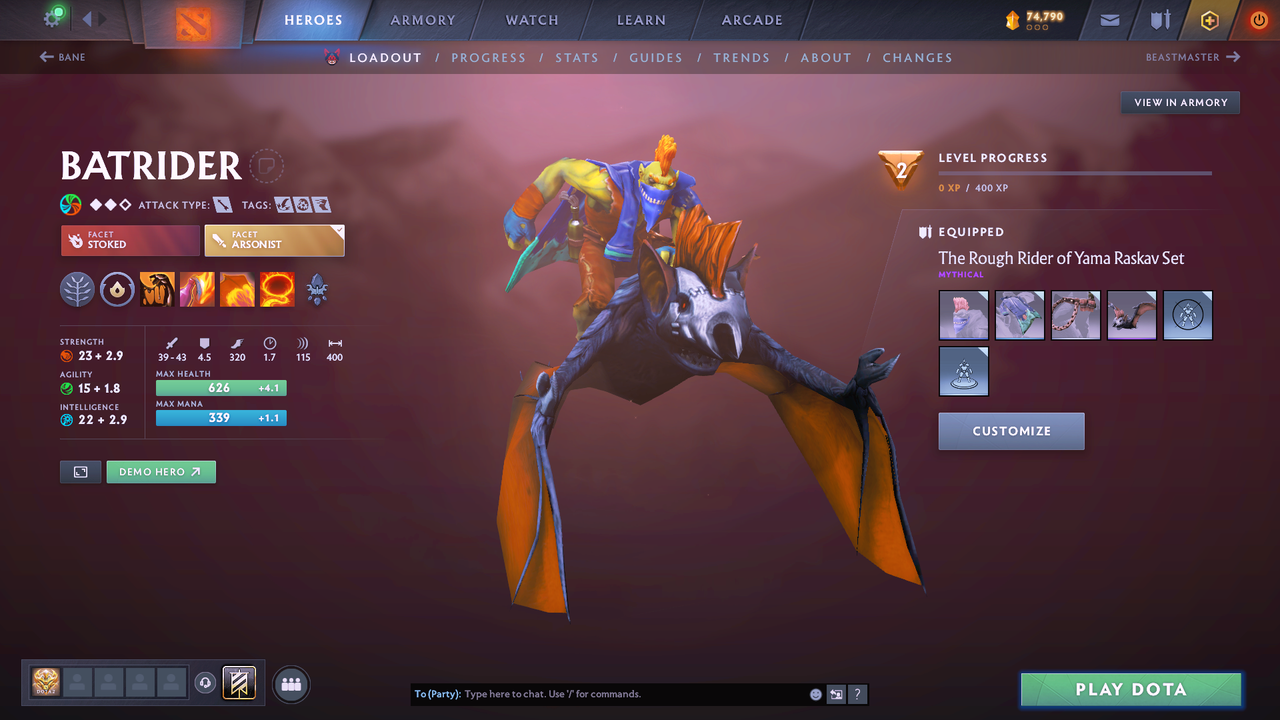The width and height of the screenshot is (1280, 720).
Task: Select the Sticky Napalm ability icon
Action: pos(157,290)
